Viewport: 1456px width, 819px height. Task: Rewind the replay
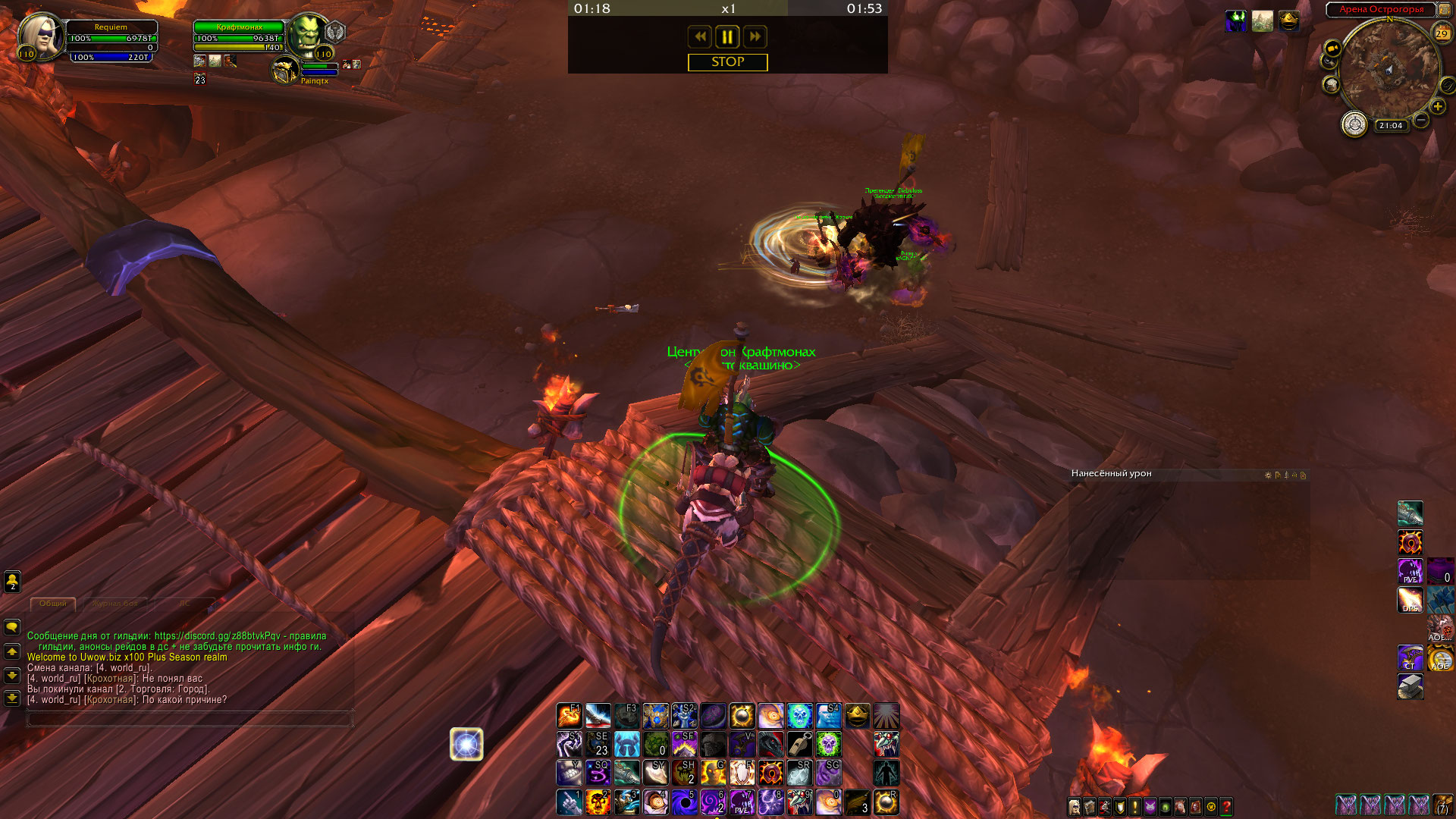click(699, 36)
